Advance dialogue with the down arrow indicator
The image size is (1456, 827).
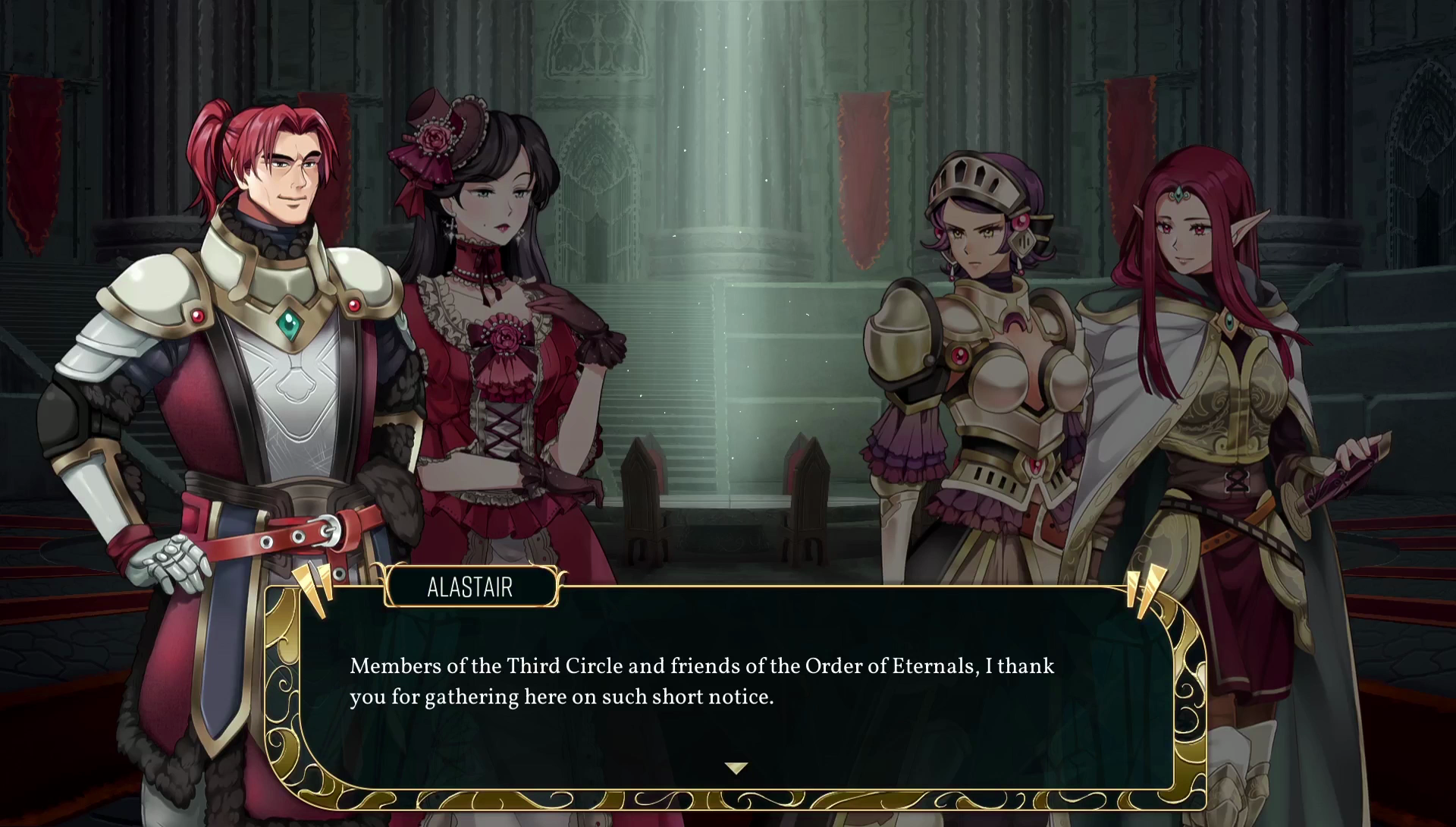point(736,768)
